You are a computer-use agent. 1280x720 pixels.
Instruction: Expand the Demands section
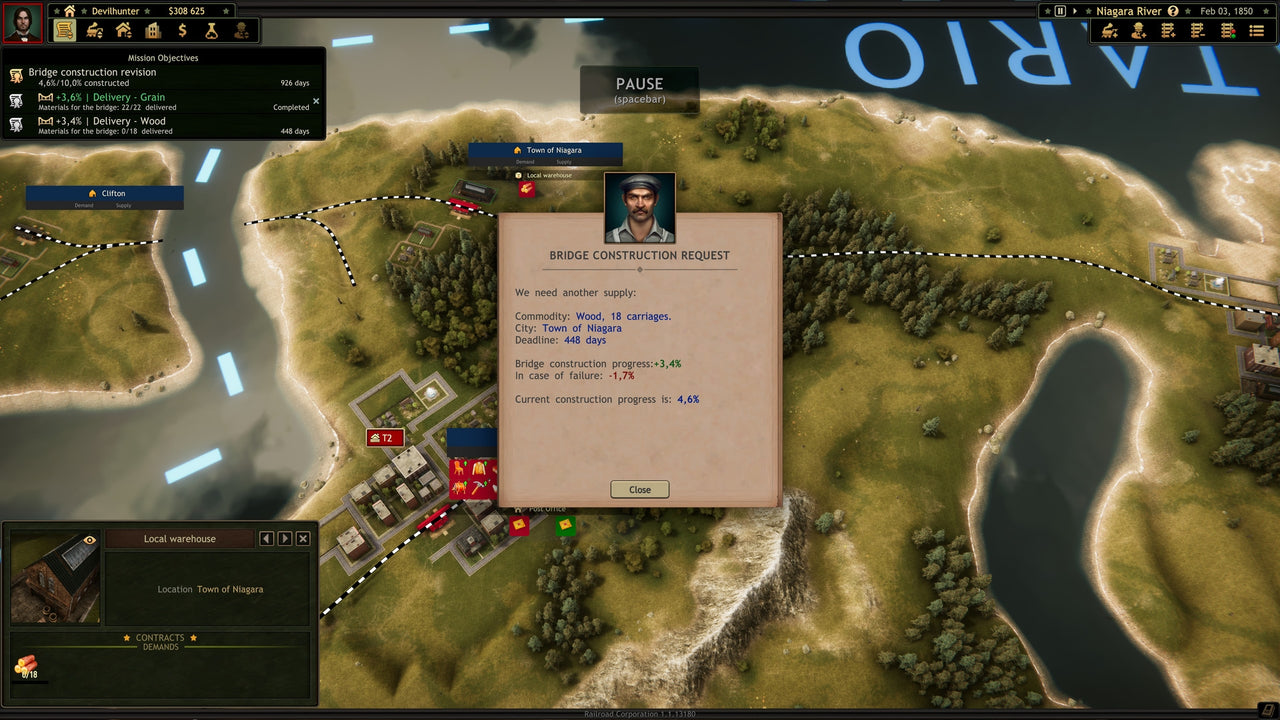point(163,646)
